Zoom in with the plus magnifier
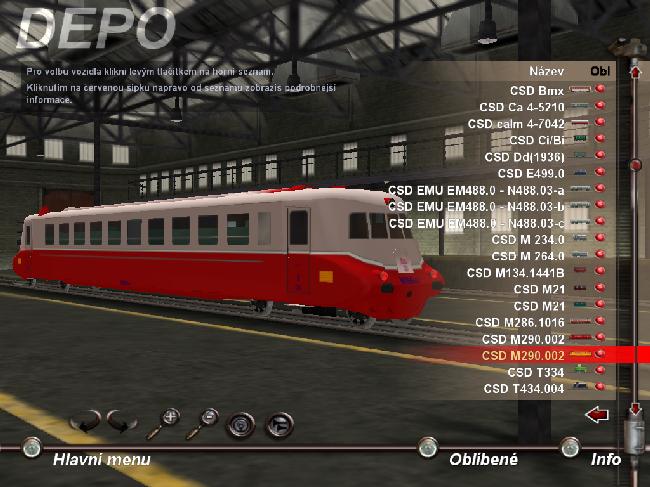 pos(162,423)
